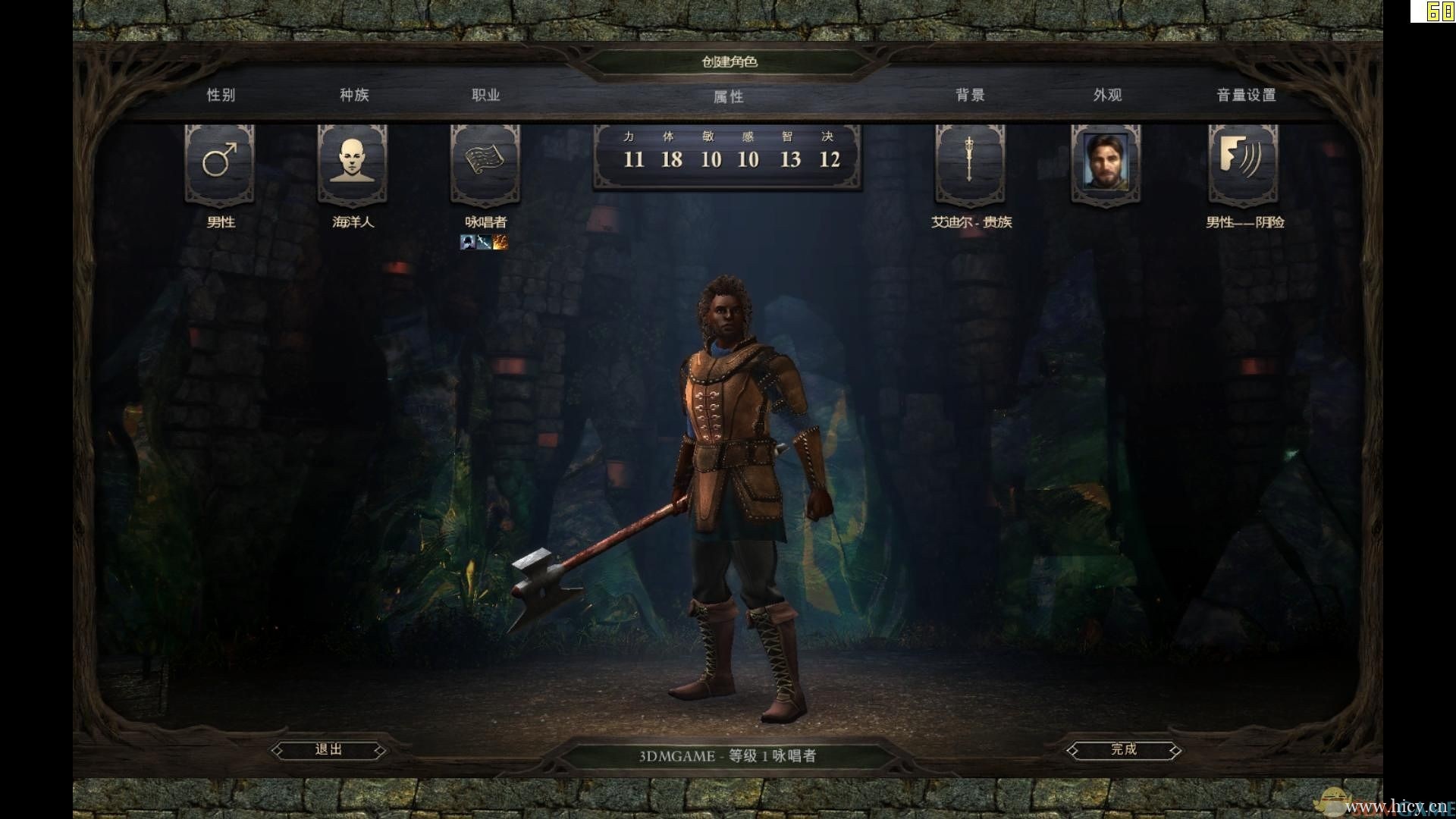Open the 职业 class selection step
Image resolution: width=1456 pixels, height=819 pixels.
pyautogui.click(x=485, y=95)
